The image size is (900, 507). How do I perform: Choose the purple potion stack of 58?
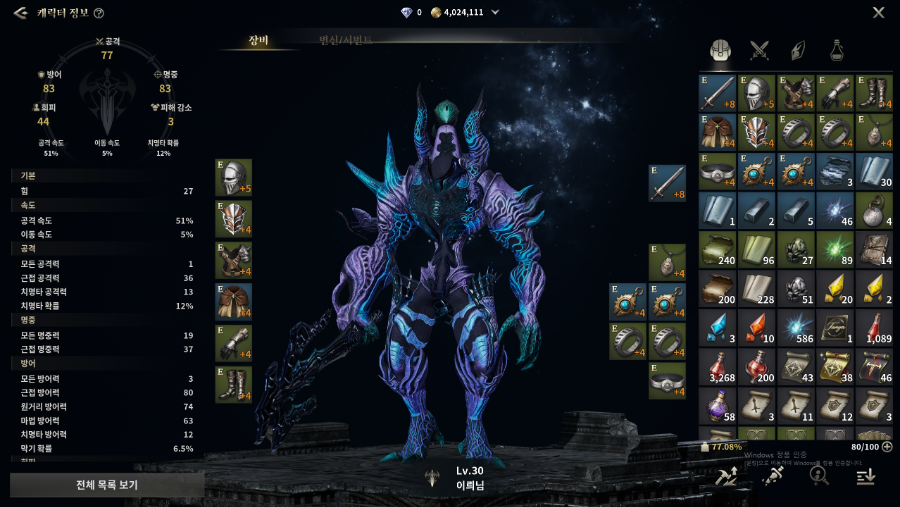pyautogui.click(x=718, y=405)
